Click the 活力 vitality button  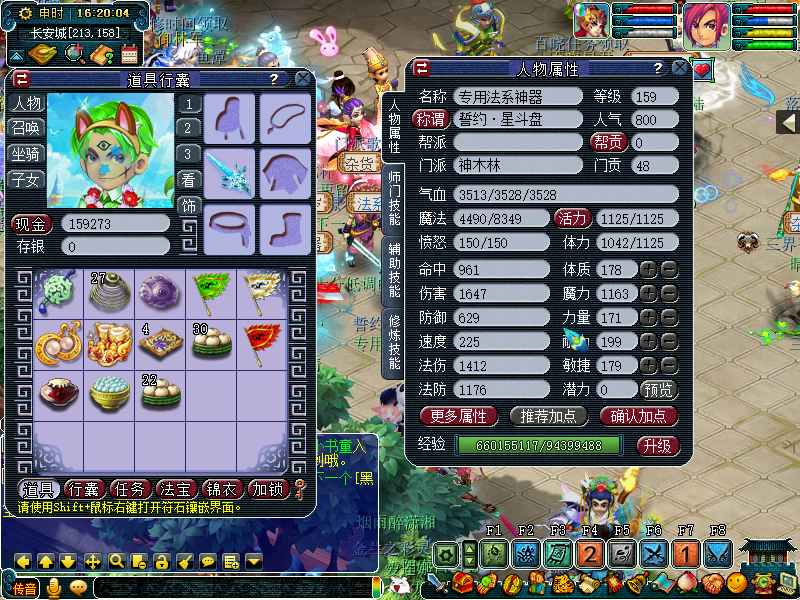pos(573,218)
